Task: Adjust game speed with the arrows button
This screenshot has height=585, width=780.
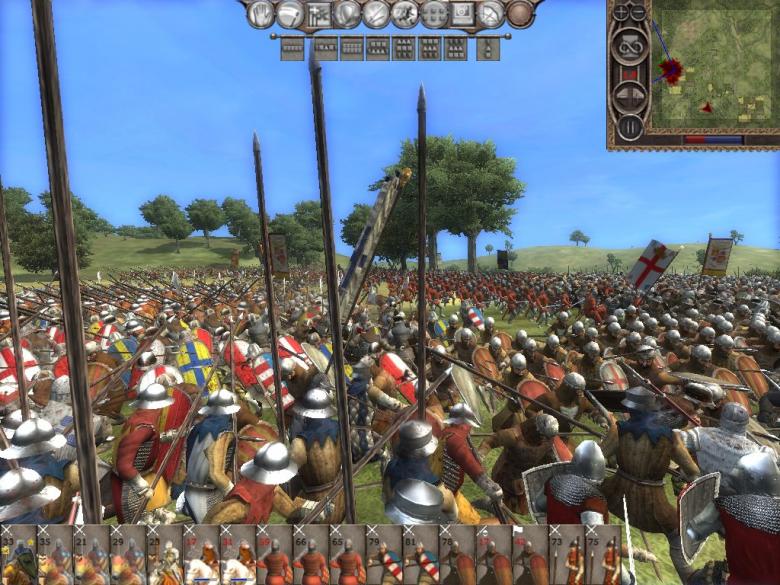Action: 629,96
